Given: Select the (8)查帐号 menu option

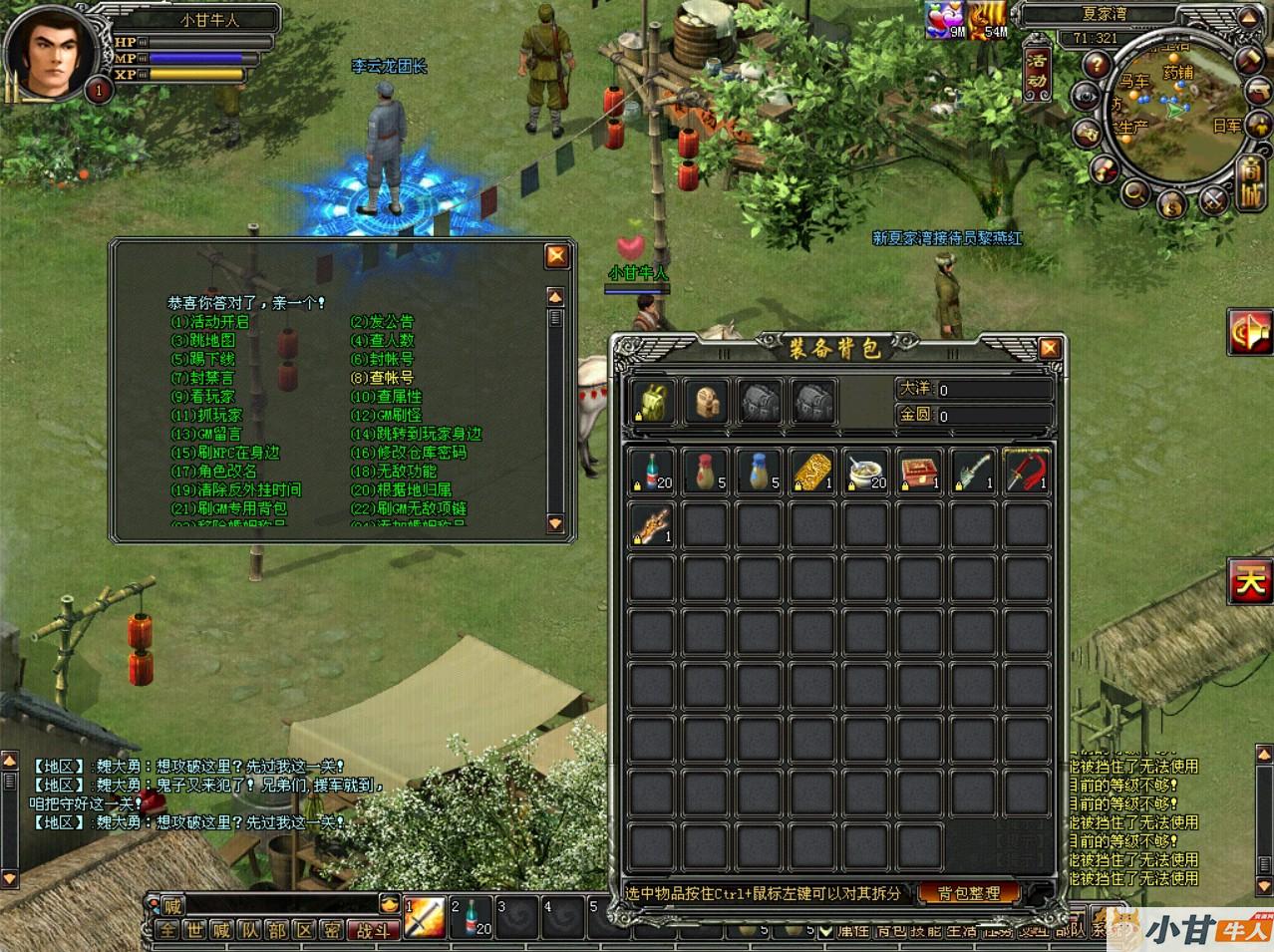Looking at the screenshot, I should coord(381,378).
